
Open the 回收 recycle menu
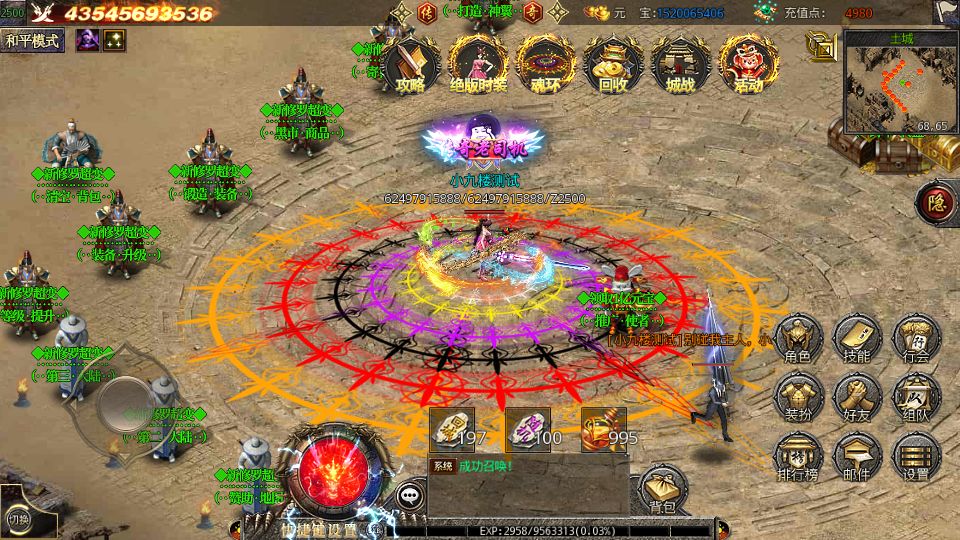pos(612,63)
